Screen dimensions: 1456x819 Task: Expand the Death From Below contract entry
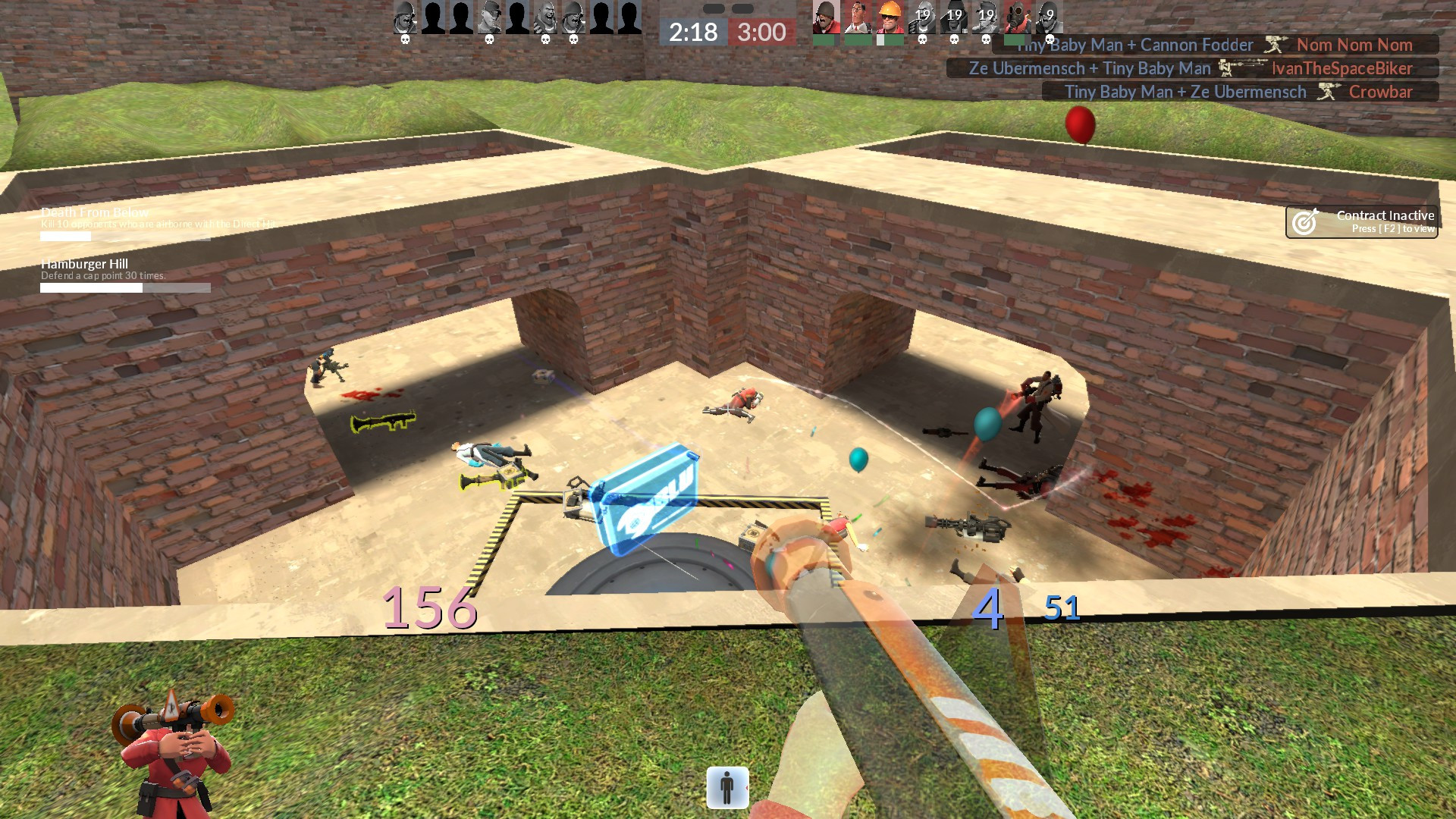point(95,213)
